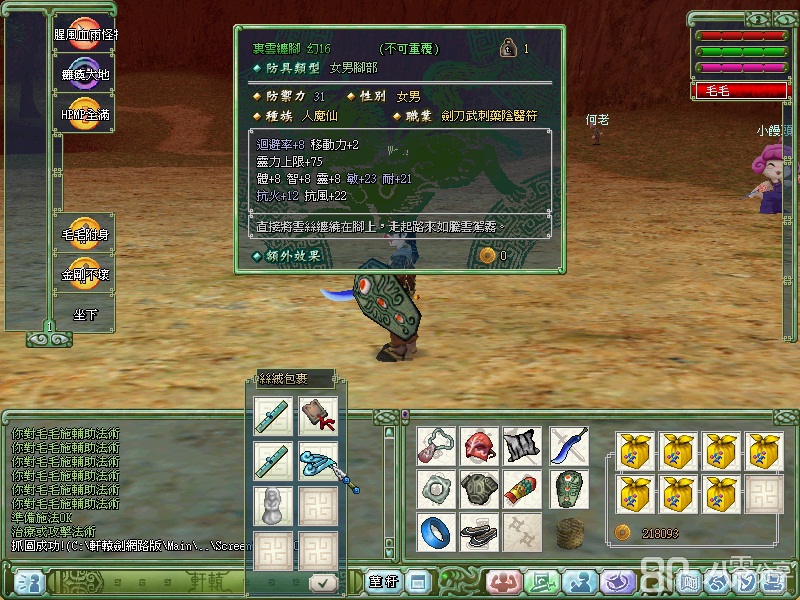This screenshot has height=600, width=800.
Task: Select the red mask equipment slot
Action: click(479, 447)
